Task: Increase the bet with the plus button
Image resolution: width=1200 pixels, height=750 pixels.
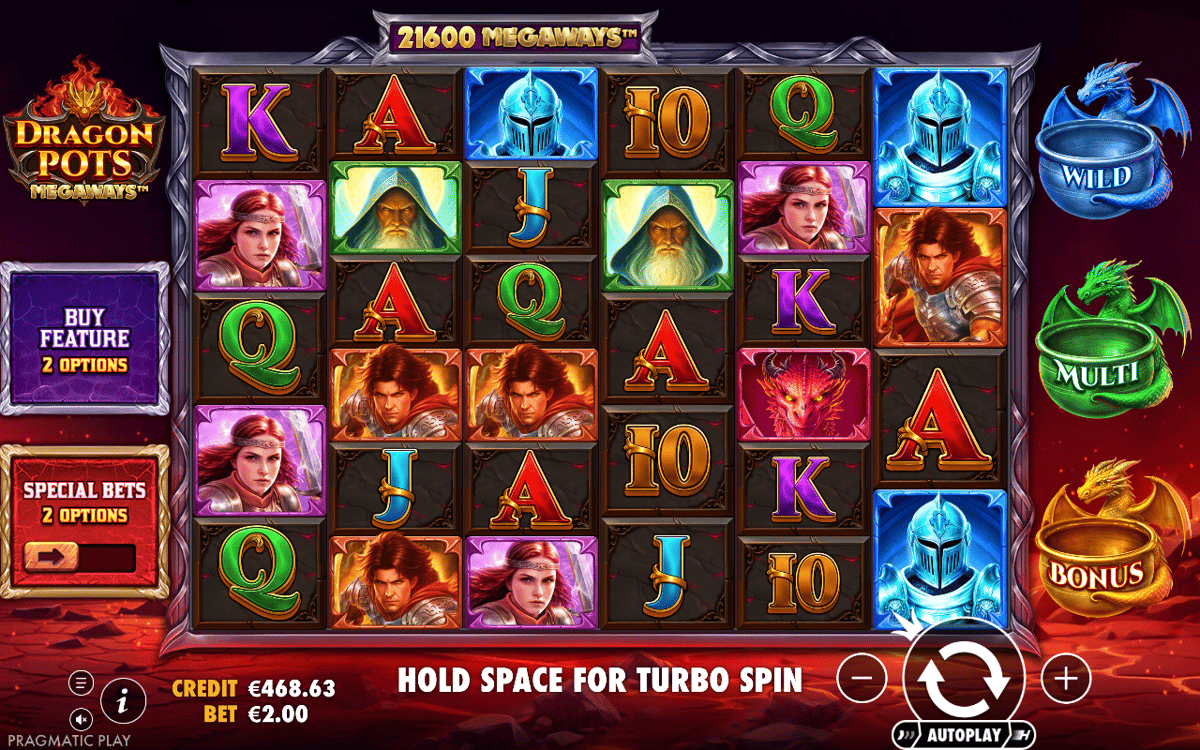Action: pyautogui.click(x=1065, y=679)
